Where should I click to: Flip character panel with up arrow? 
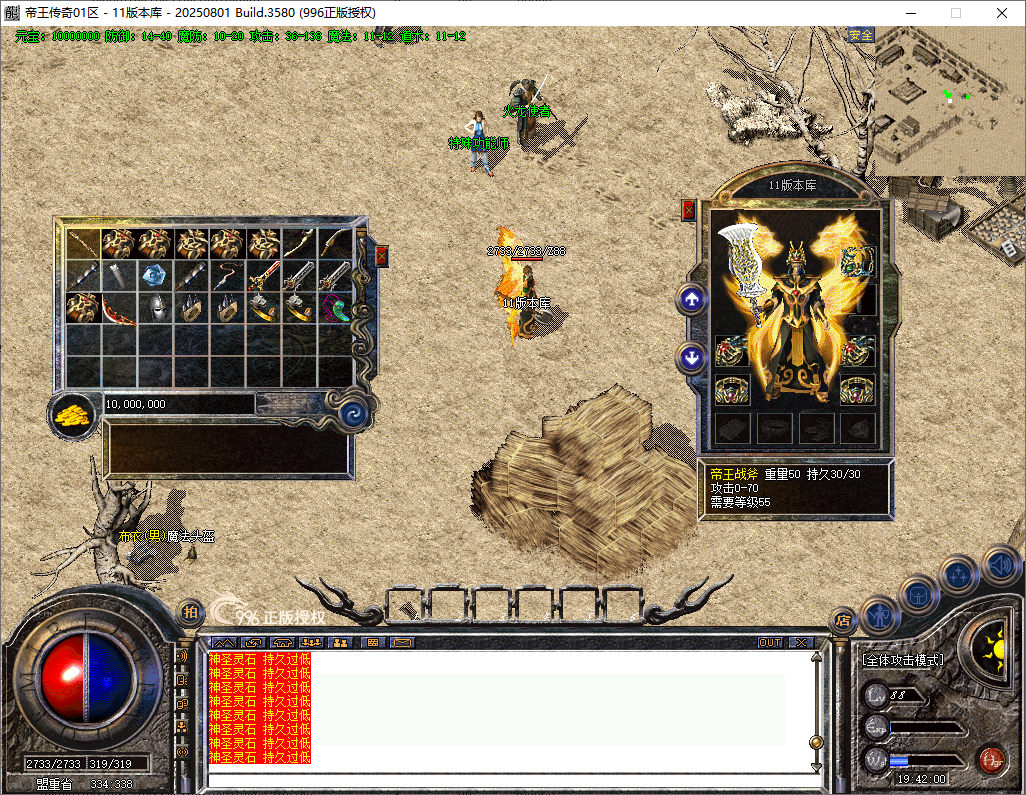pyautogui.click(x=692, y=299)
